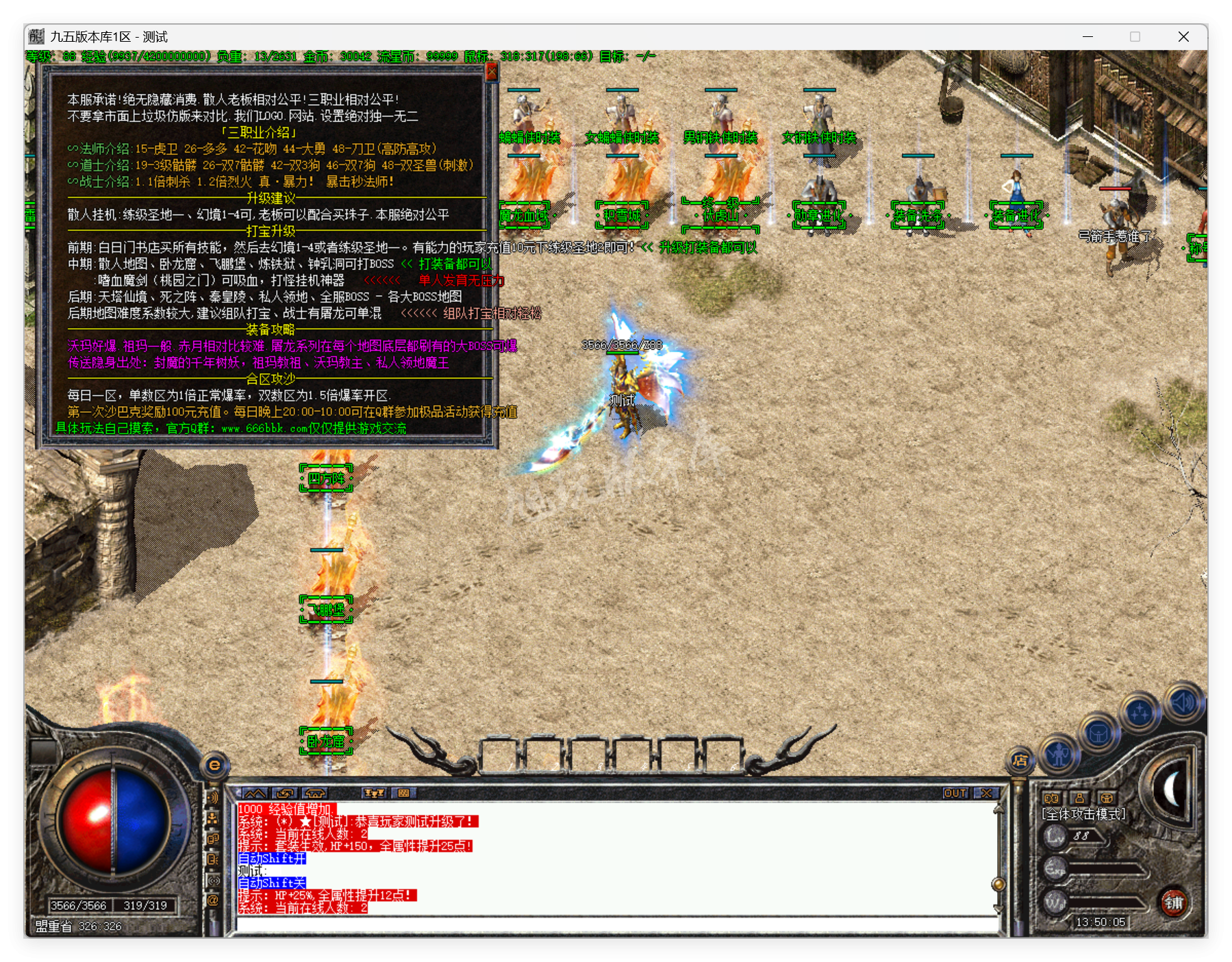This screenshot has width=1232, height=962.
Task: Mute game sound via the speaker icon
Action: click(x=1182, y=700)
